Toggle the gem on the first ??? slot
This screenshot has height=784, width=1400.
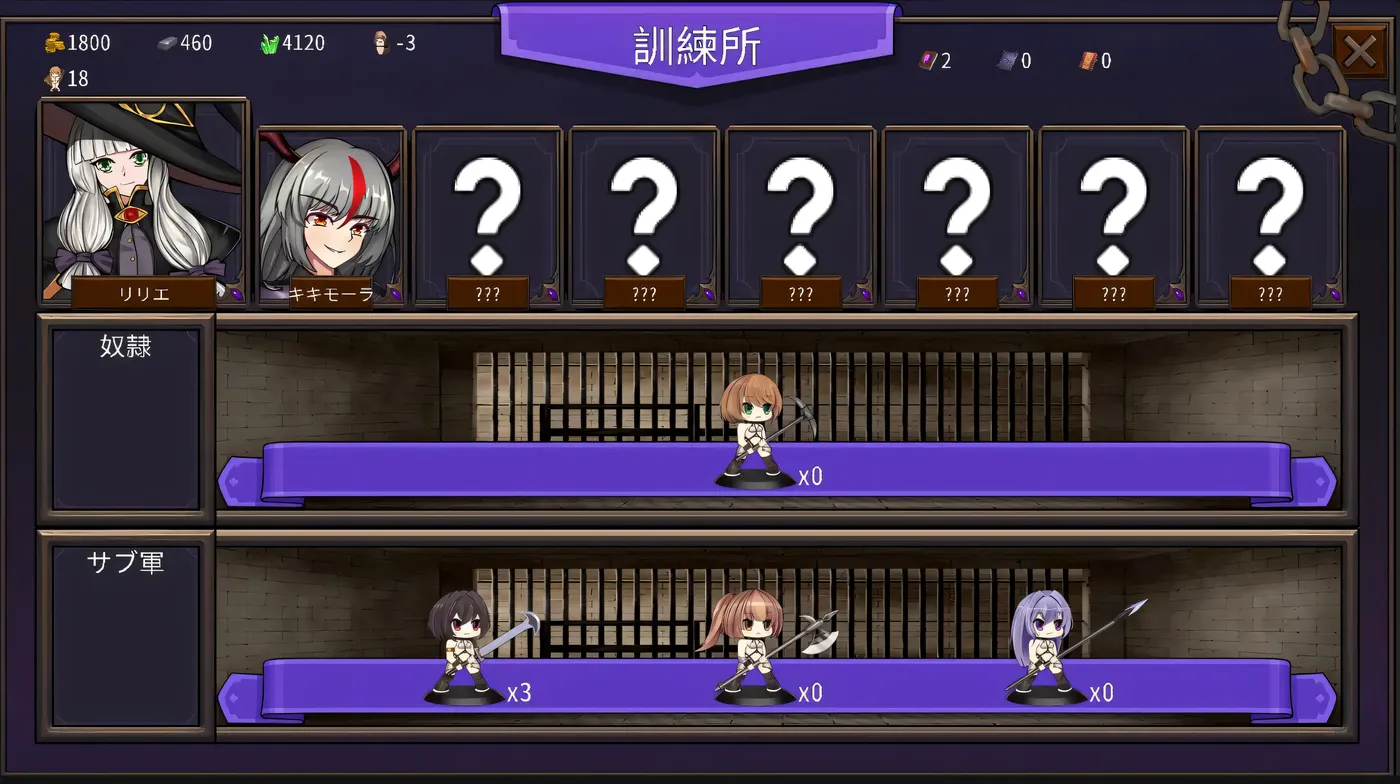pos(552,292)
